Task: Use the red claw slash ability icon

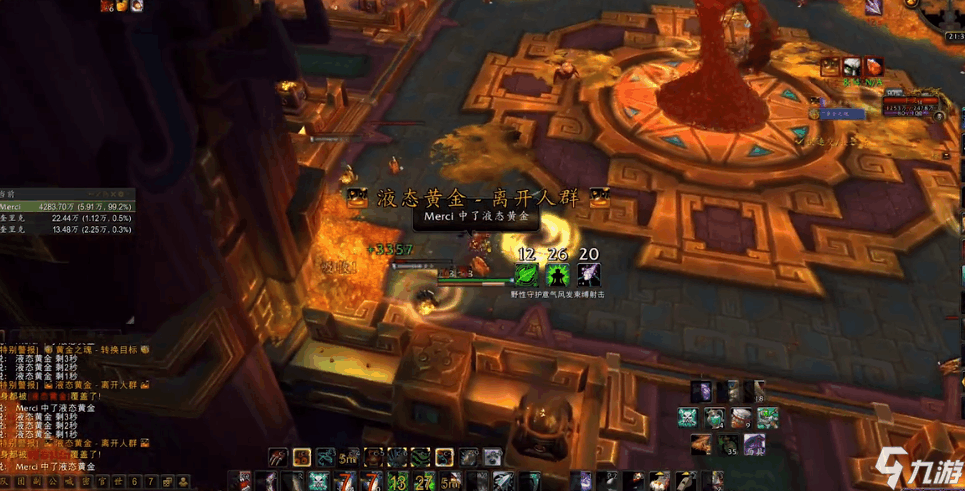Action: pos(278,458)
